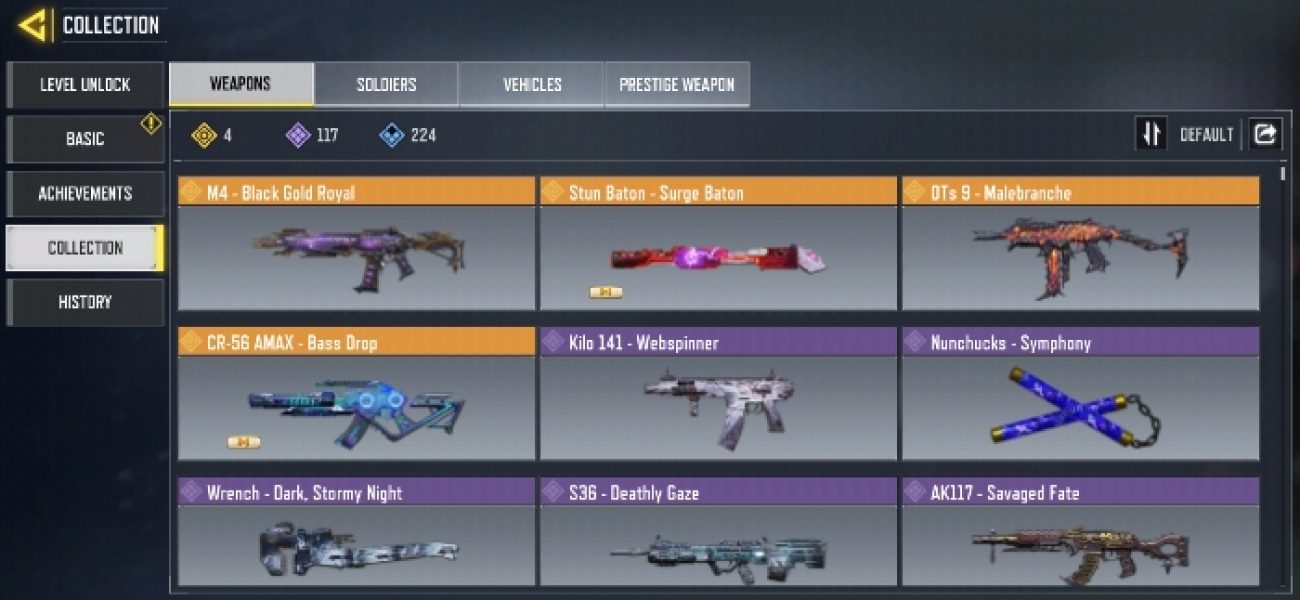This screenshot has height=600, width=1300.
Task: Pick the Nunchucks - Symphony card
Action: pyautogui.click(x=1080, y=395)
